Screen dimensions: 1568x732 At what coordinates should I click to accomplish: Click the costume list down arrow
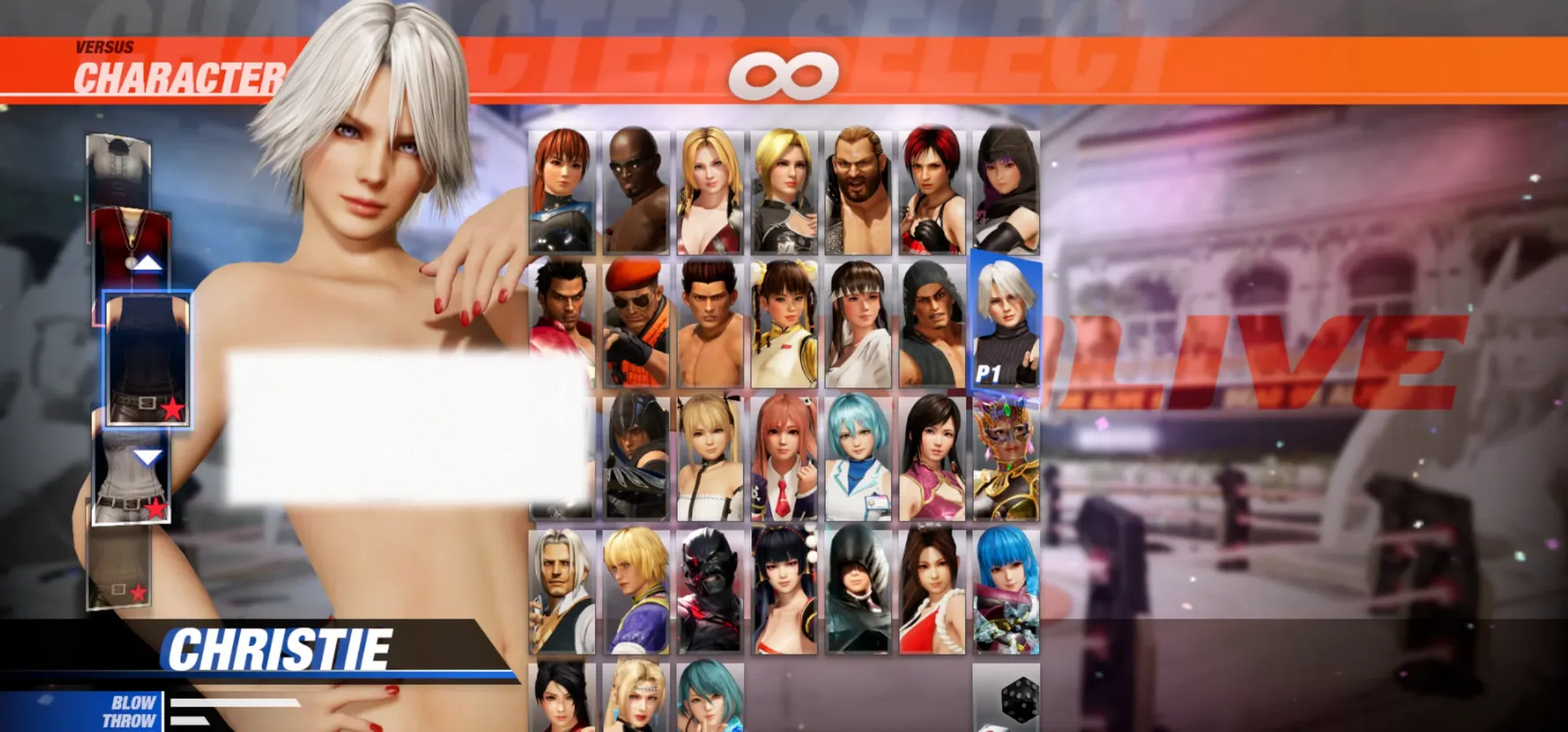147,456
